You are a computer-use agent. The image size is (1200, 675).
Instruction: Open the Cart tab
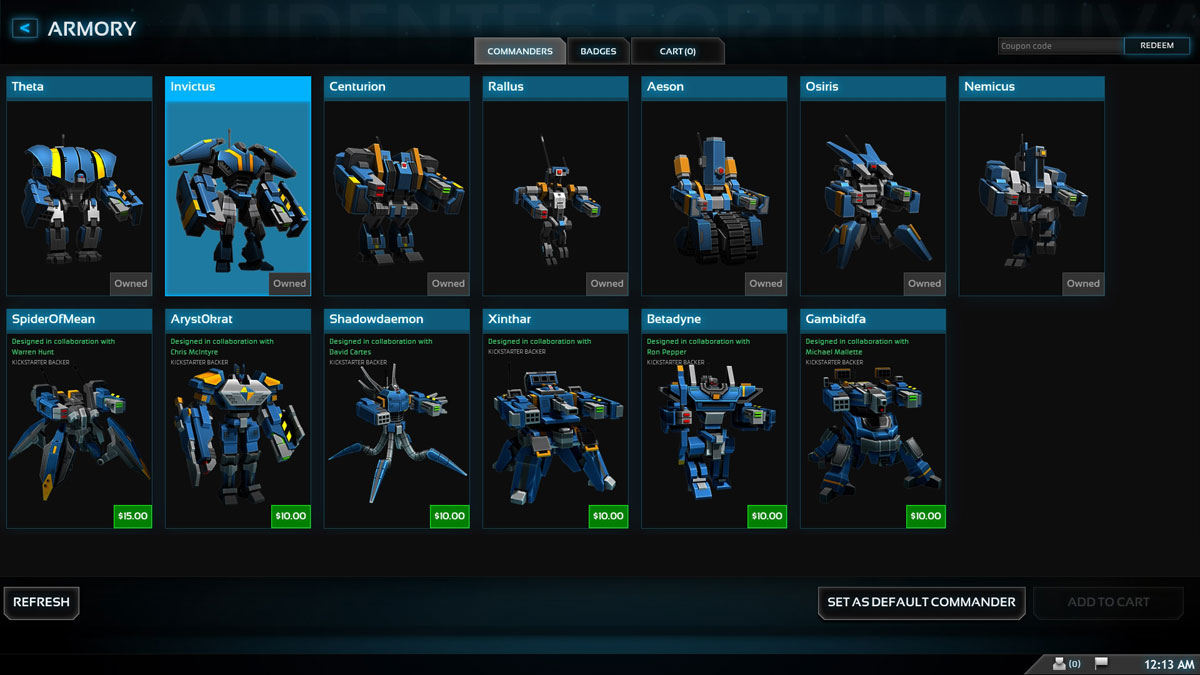coord(677,51)
